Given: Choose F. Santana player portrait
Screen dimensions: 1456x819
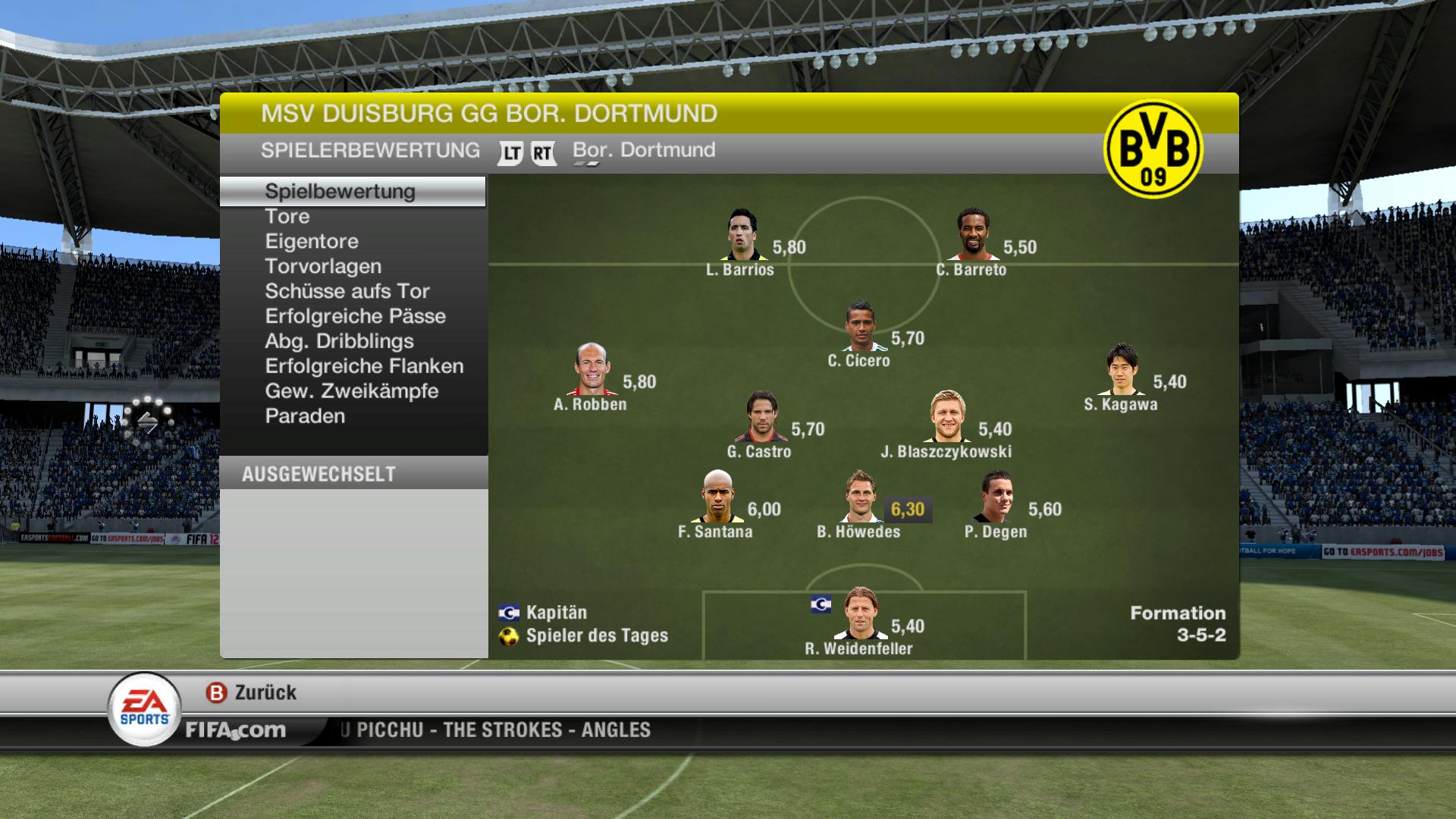Looking at the screenshot, I should [x=717, y=497].
